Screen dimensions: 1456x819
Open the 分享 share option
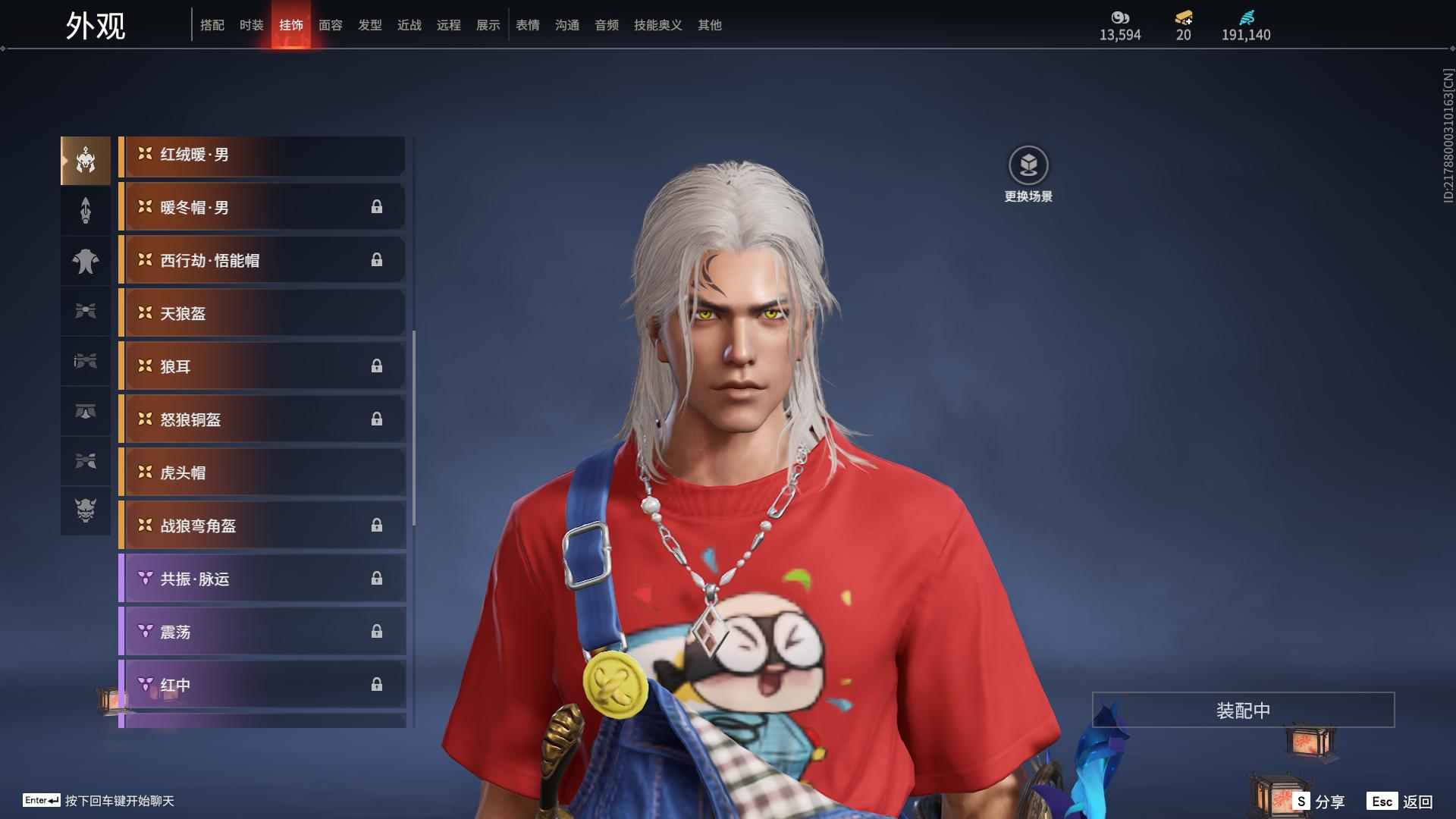tap(1319, 802)
